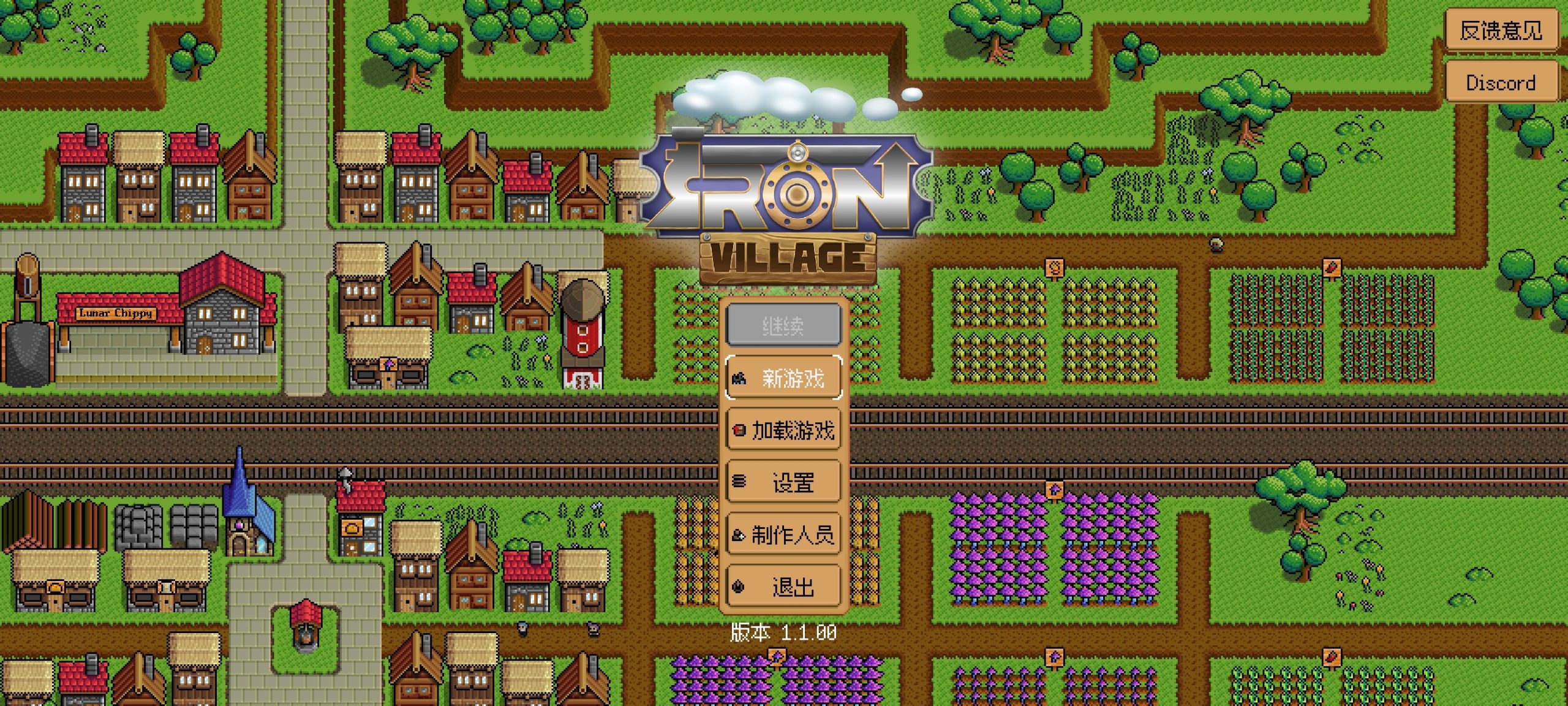Choose 退出 to exit the game

click(793, 587)
